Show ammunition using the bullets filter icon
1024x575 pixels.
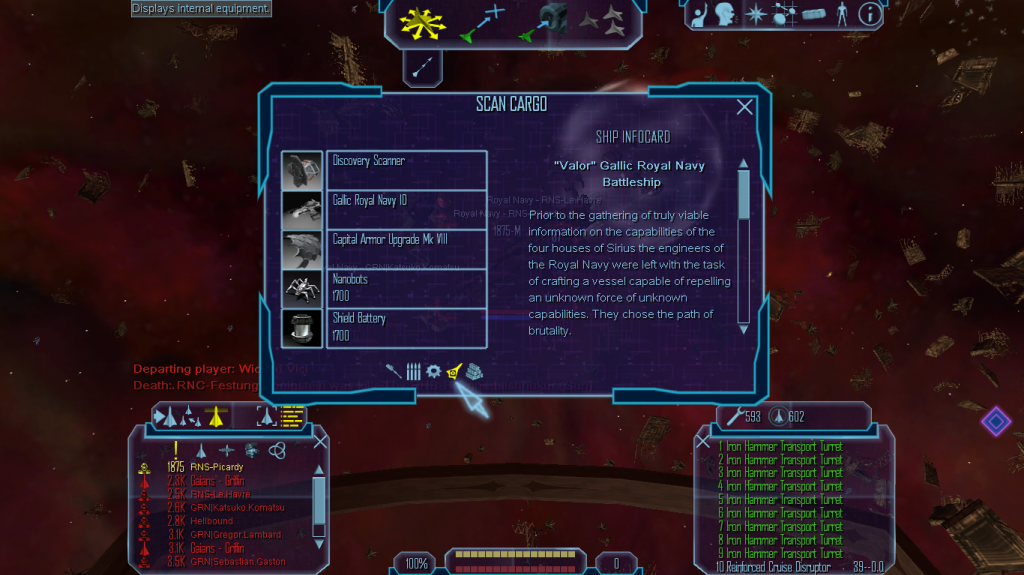tap(413, 371)
